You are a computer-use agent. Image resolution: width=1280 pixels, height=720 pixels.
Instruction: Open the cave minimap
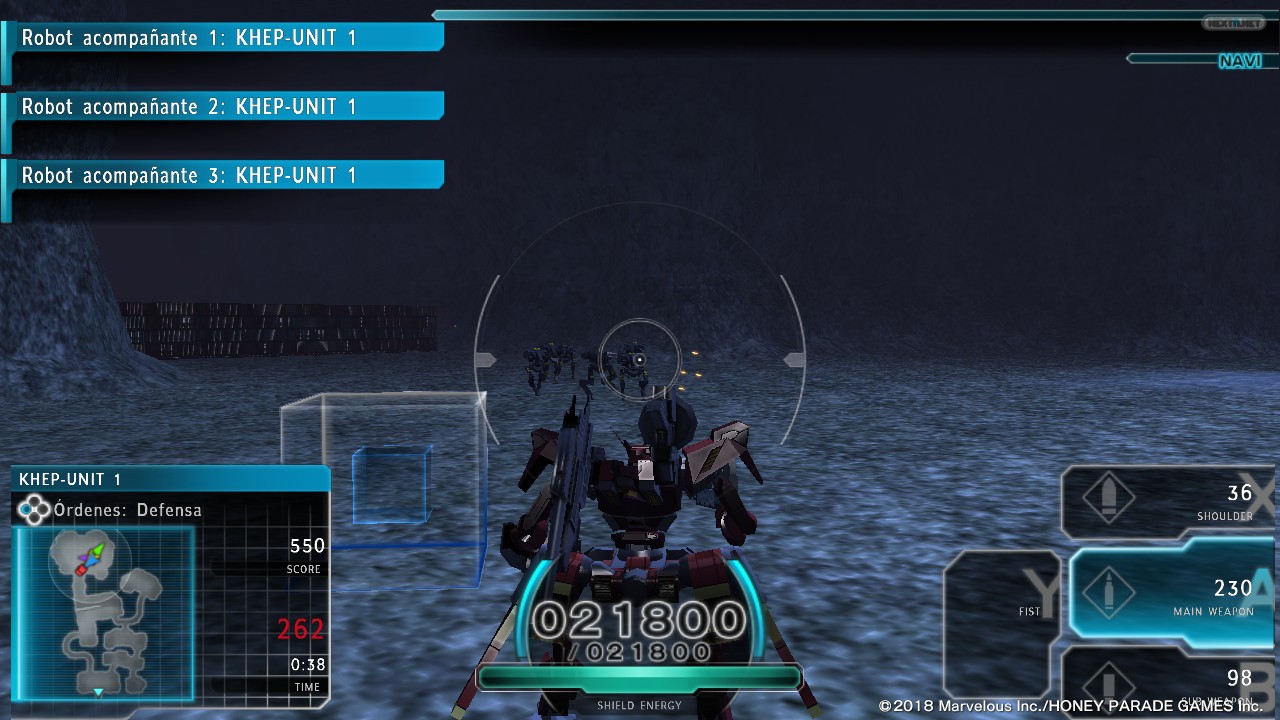click(104, 612)
